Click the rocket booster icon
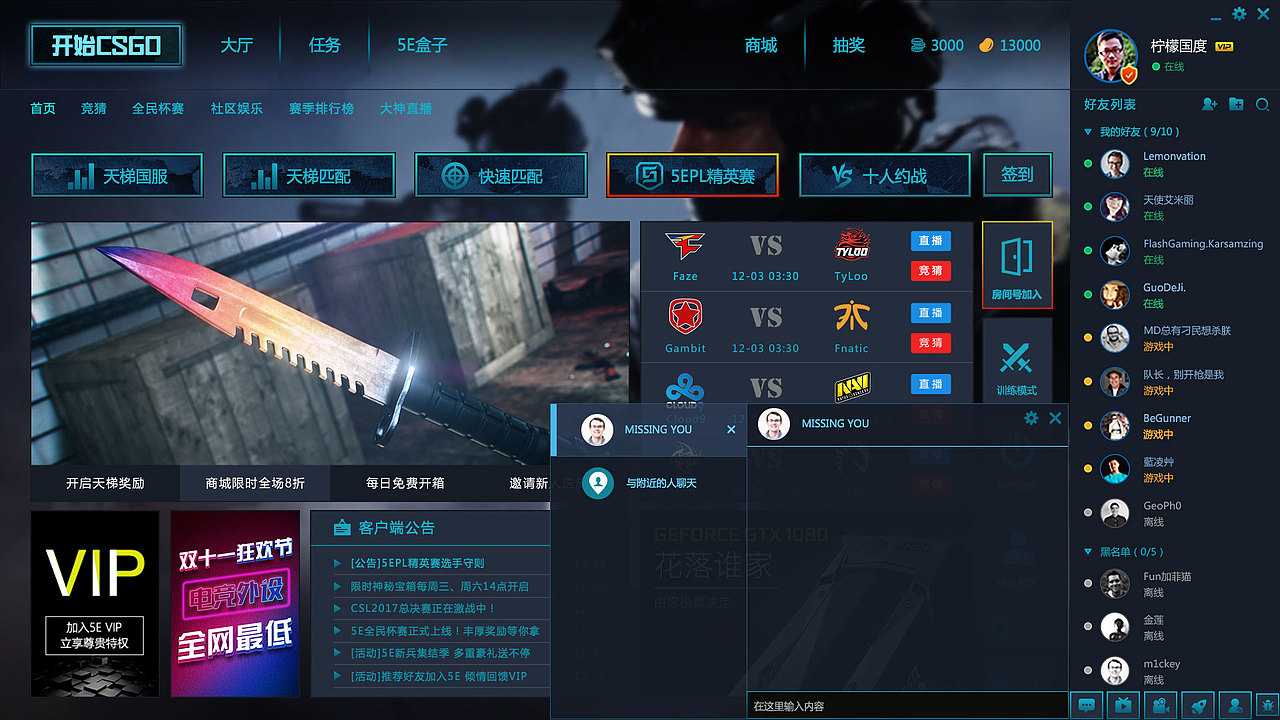Viewport: 1280px width, 720px height. click(x=1197, y=705)
